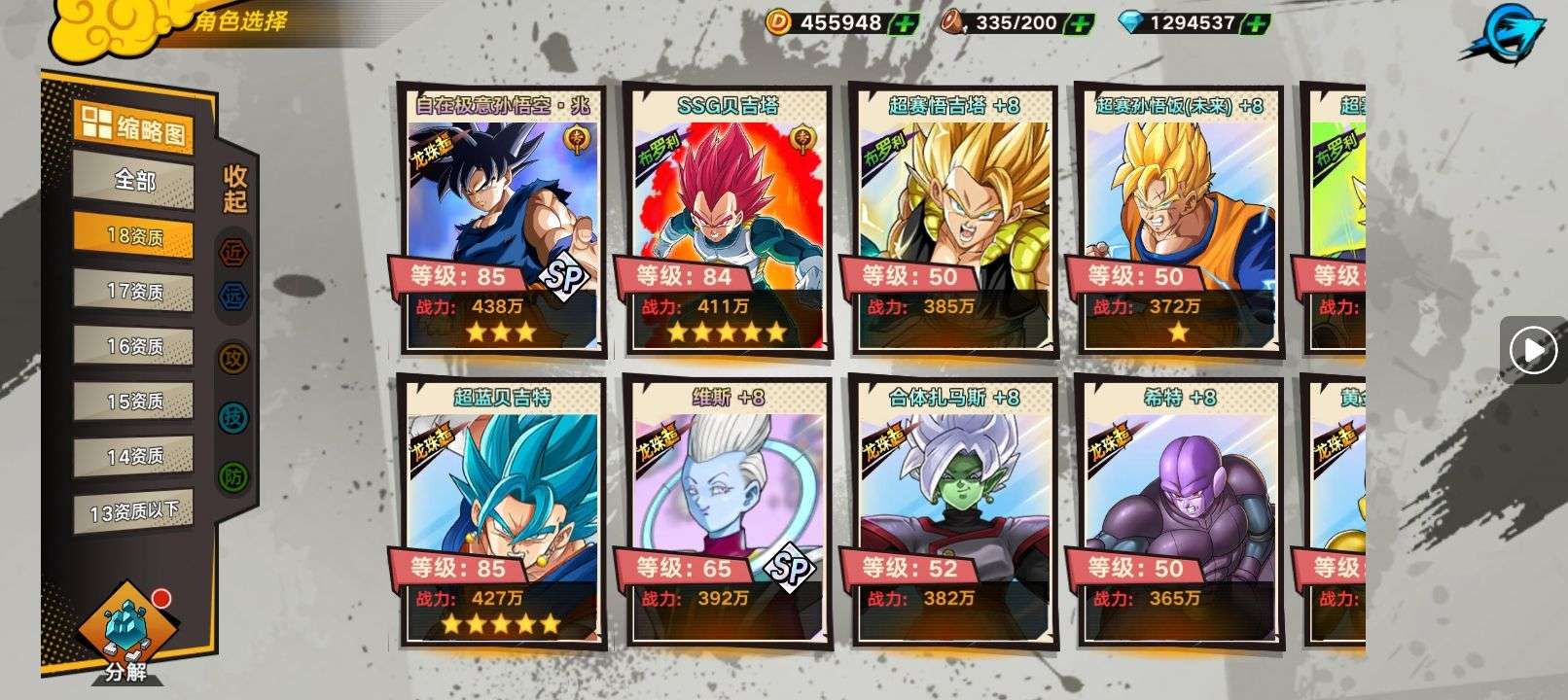Select the 合体扎马斯 +8 card
This screenshot has height=700, width=1568.
pyautogui.click(x=953, y=513)
